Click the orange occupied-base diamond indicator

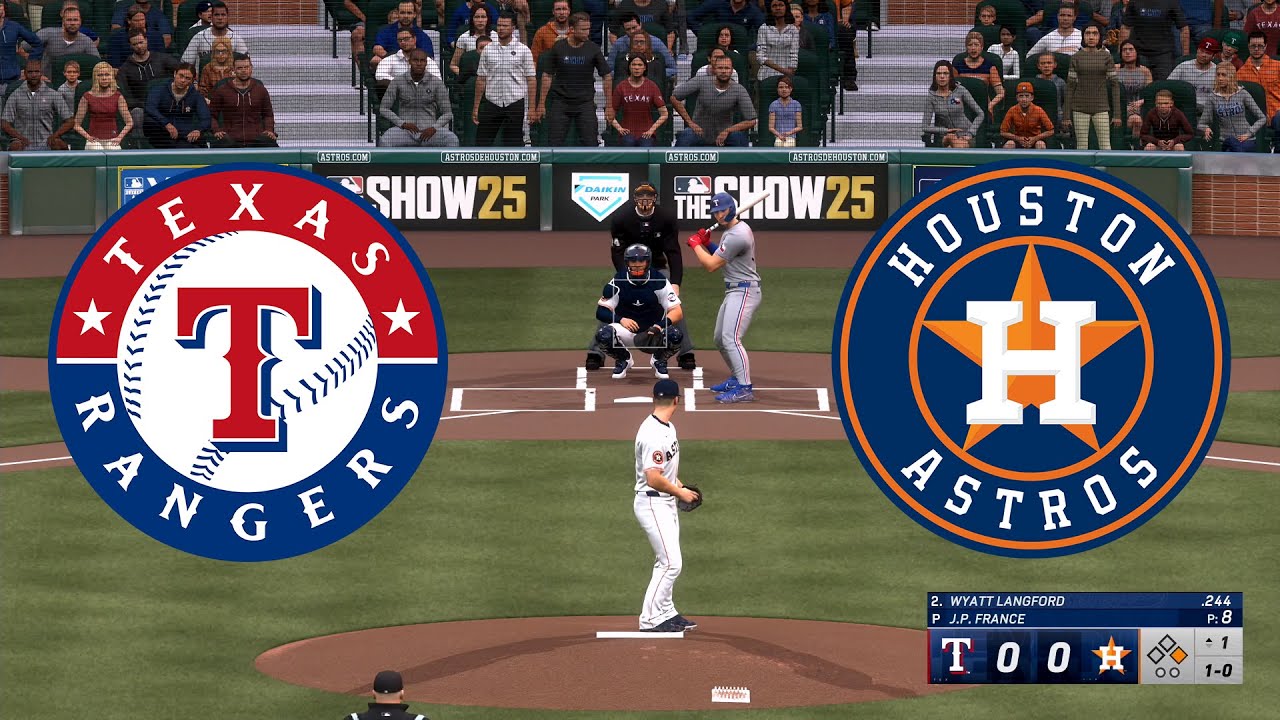1179,654
